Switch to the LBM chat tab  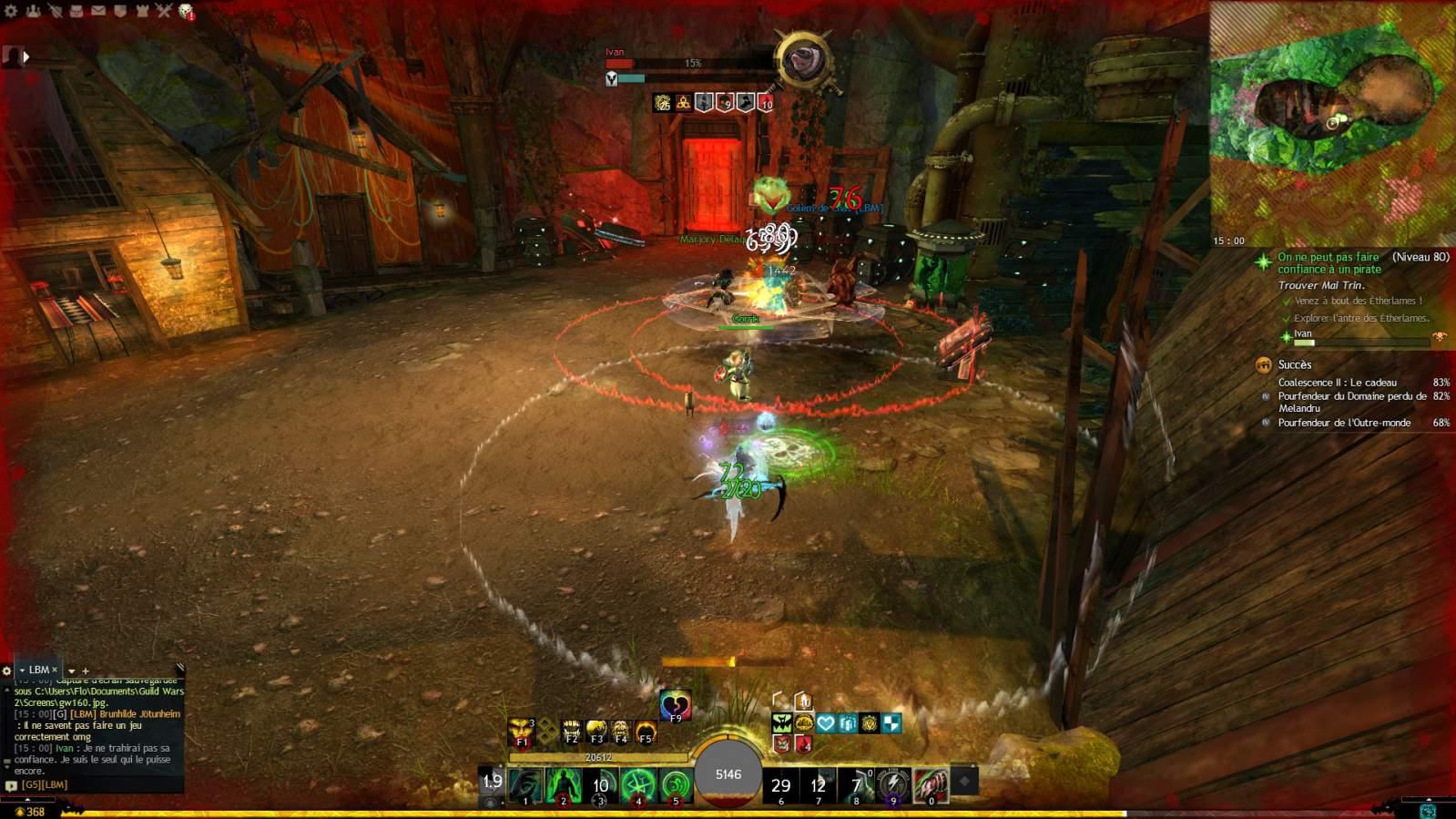pyautogui.click(x=38, y=670)
